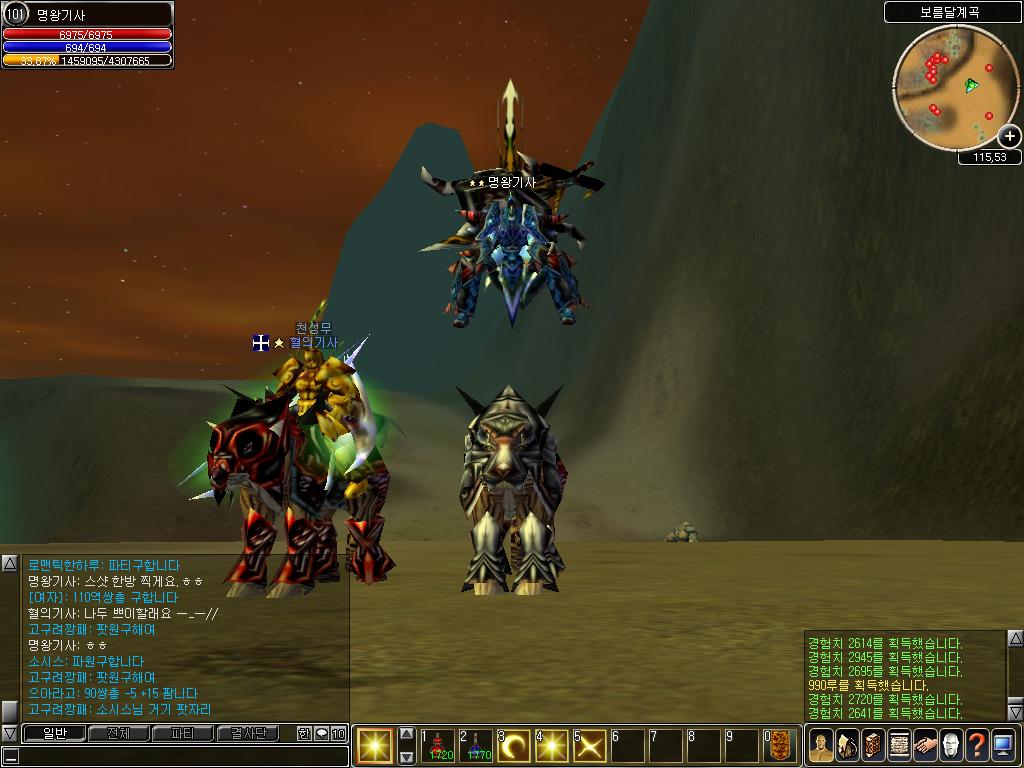Image resolution: width=1024 pixels, height=768 pixels.
Task: Open the 파티 chat tab
Action: click(x=183, y=733)
